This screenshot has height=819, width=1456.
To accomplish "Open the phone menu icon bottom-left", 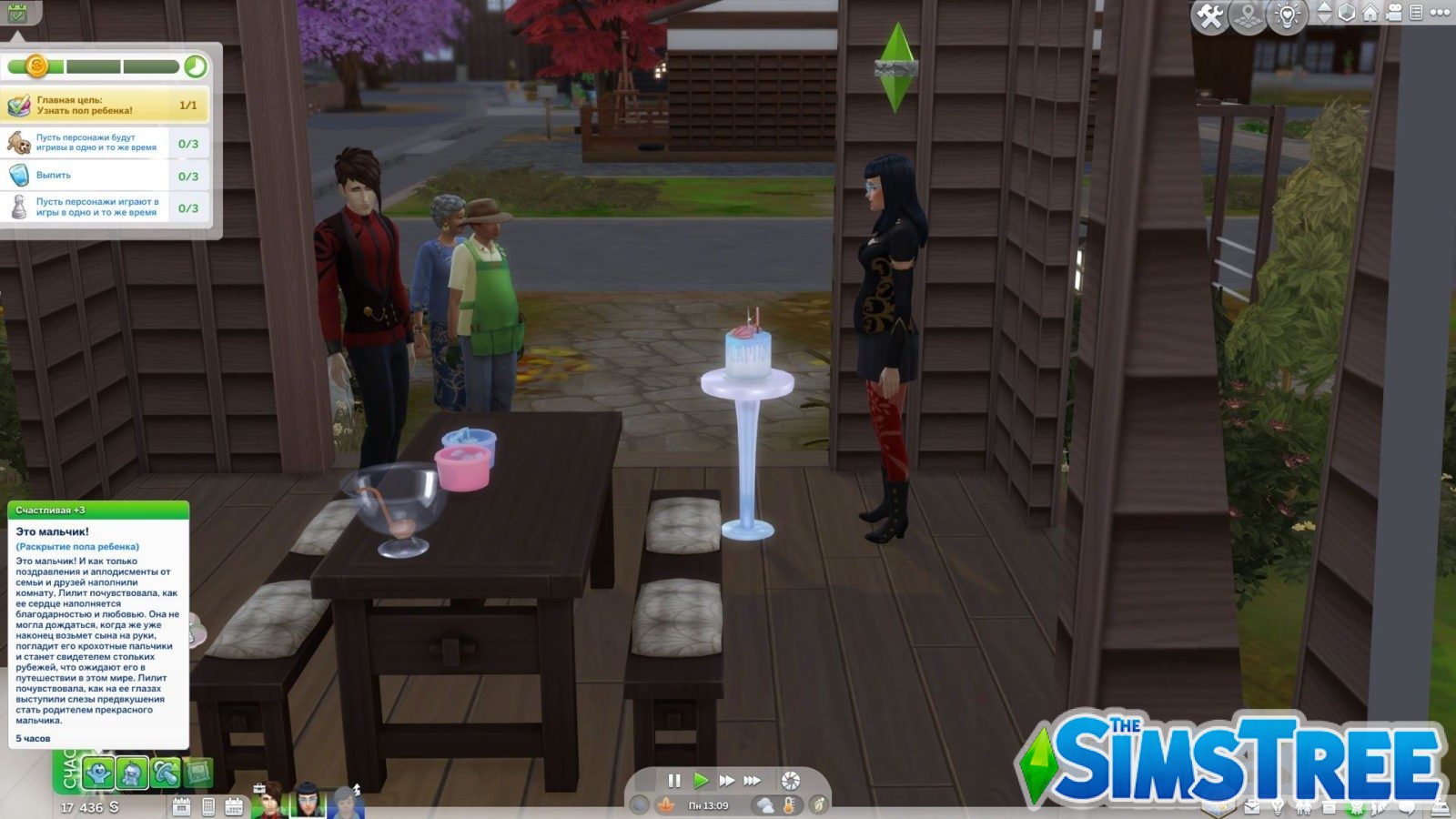I will tap(207, 806).
